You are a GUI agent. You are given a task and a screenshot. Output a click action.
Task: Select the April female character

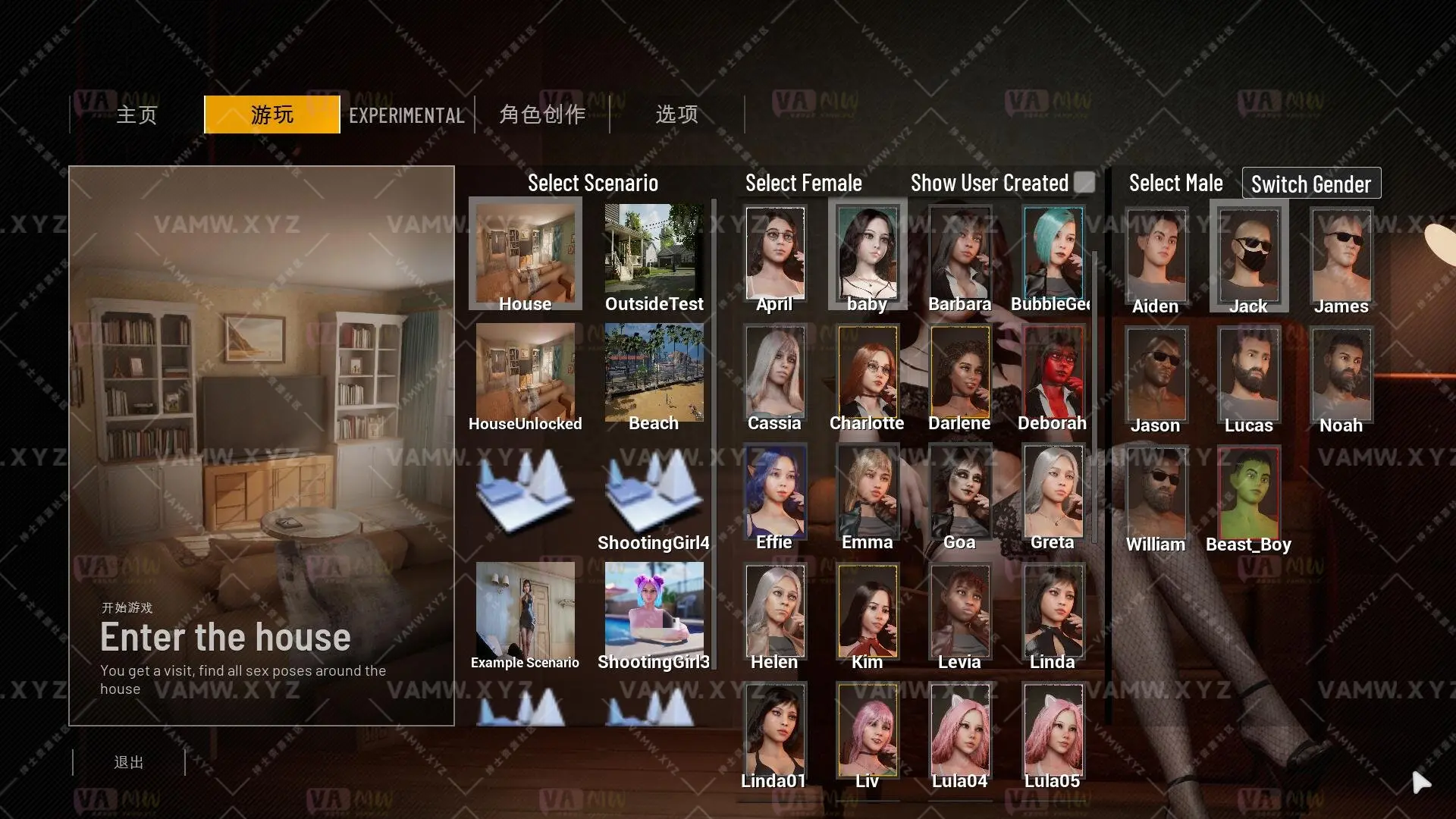[773, 254]
